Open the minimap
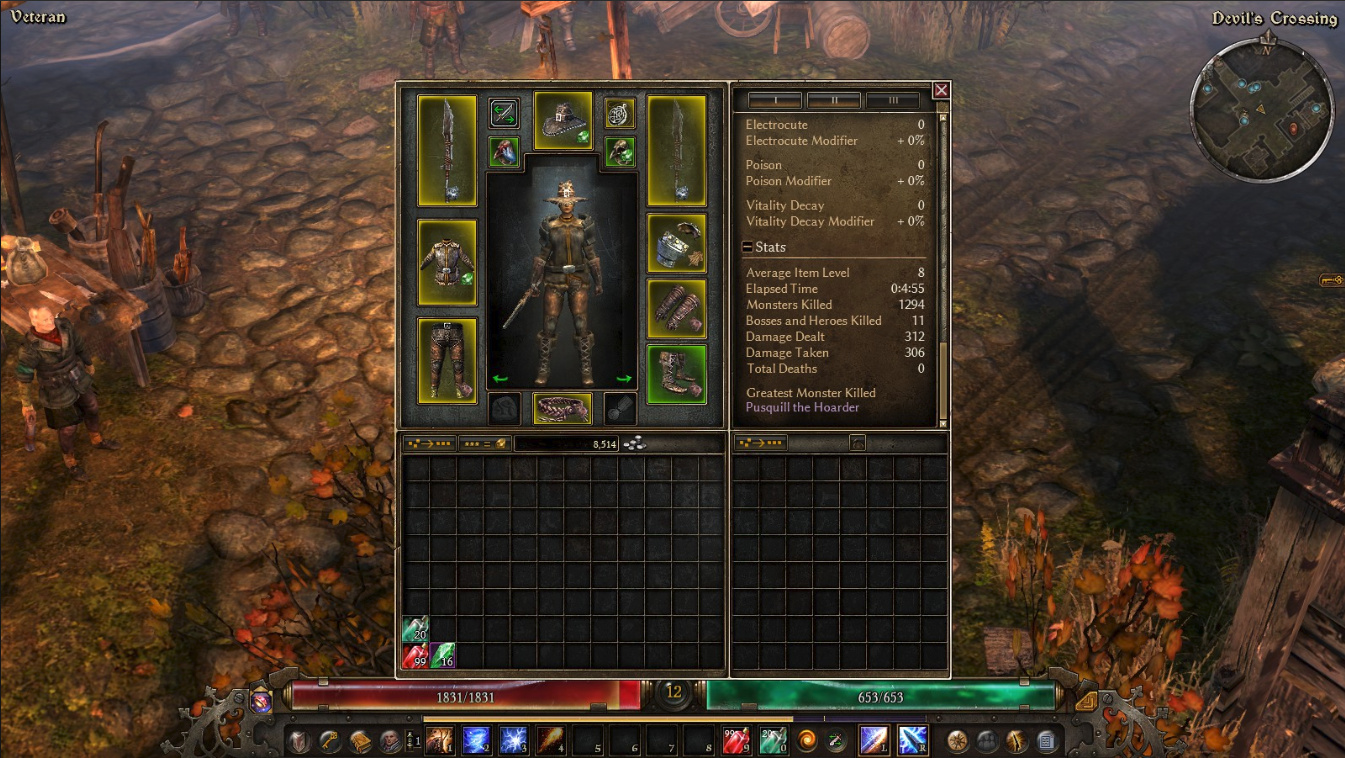The image size is (1345, 758). tap(1261, 110)
